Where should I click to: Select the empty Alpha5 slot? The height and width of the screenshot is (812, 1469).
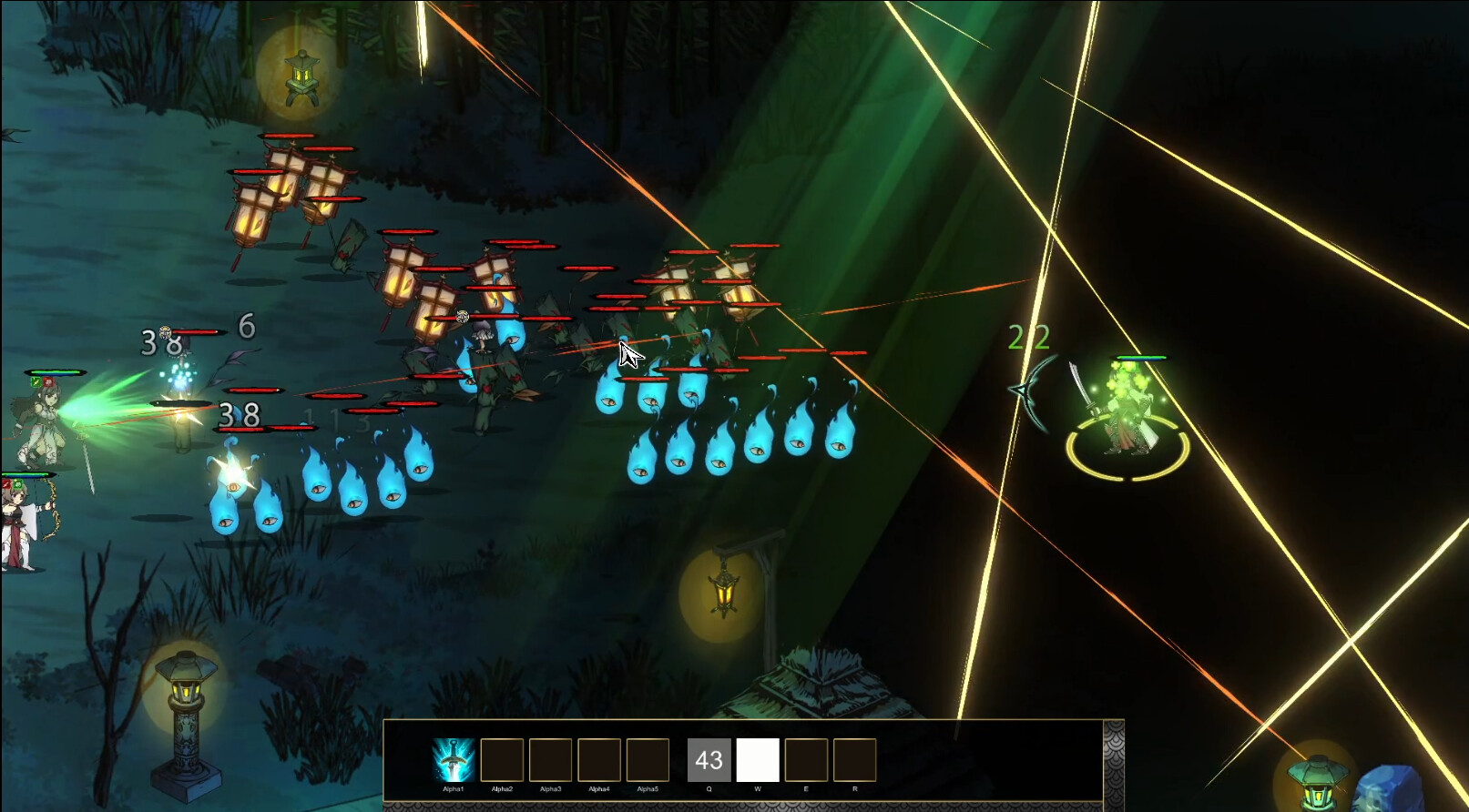pos(648,757)
